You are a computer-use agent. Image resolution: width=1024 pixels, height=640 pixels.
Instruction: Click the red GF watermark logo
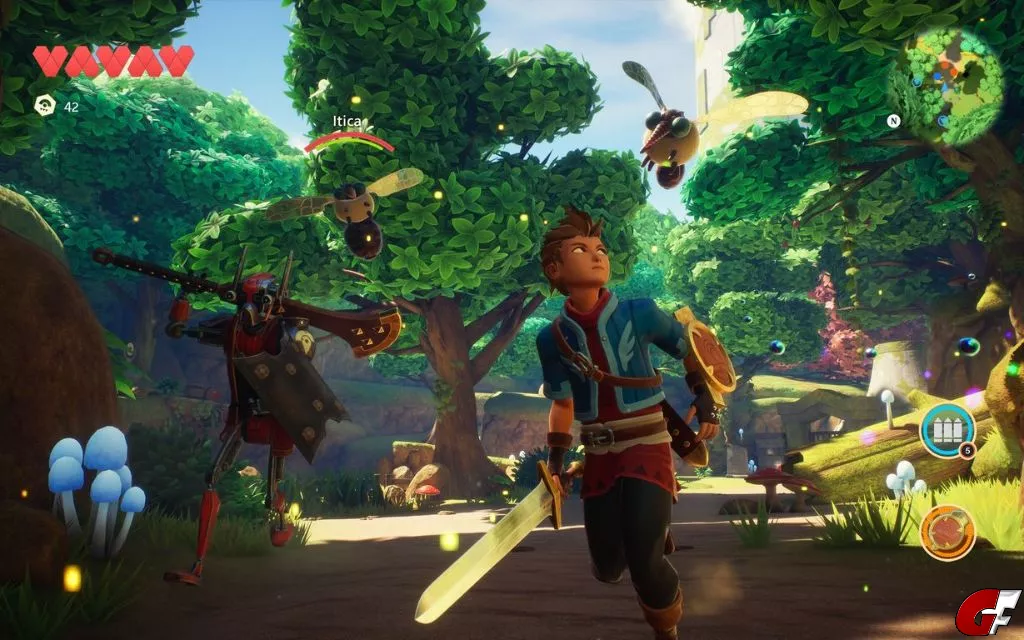tap(988, 610)
